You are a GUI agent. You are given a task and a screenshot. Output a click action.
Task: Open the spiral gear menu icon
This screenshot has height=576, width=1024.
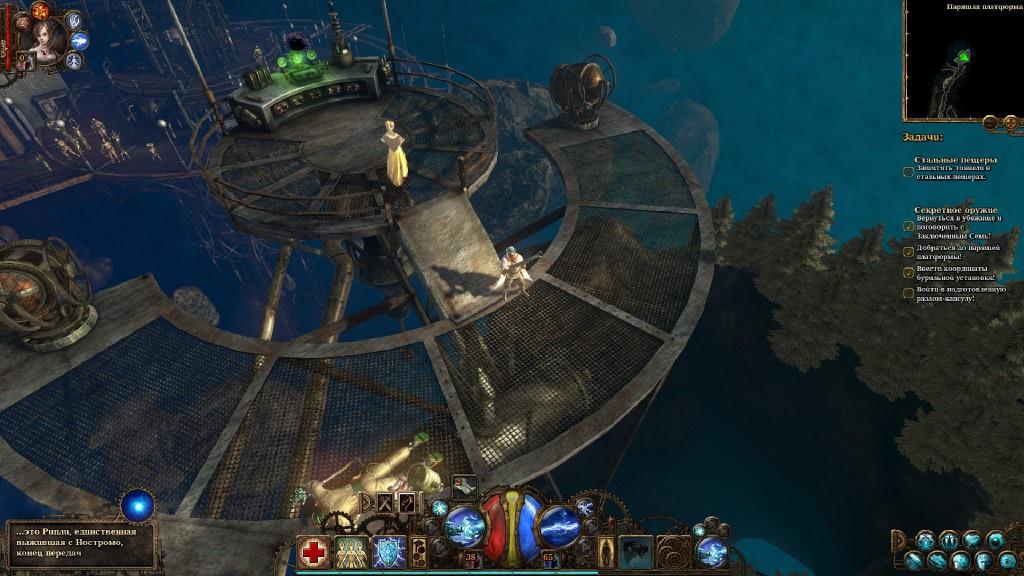click(x=674, y=551)
